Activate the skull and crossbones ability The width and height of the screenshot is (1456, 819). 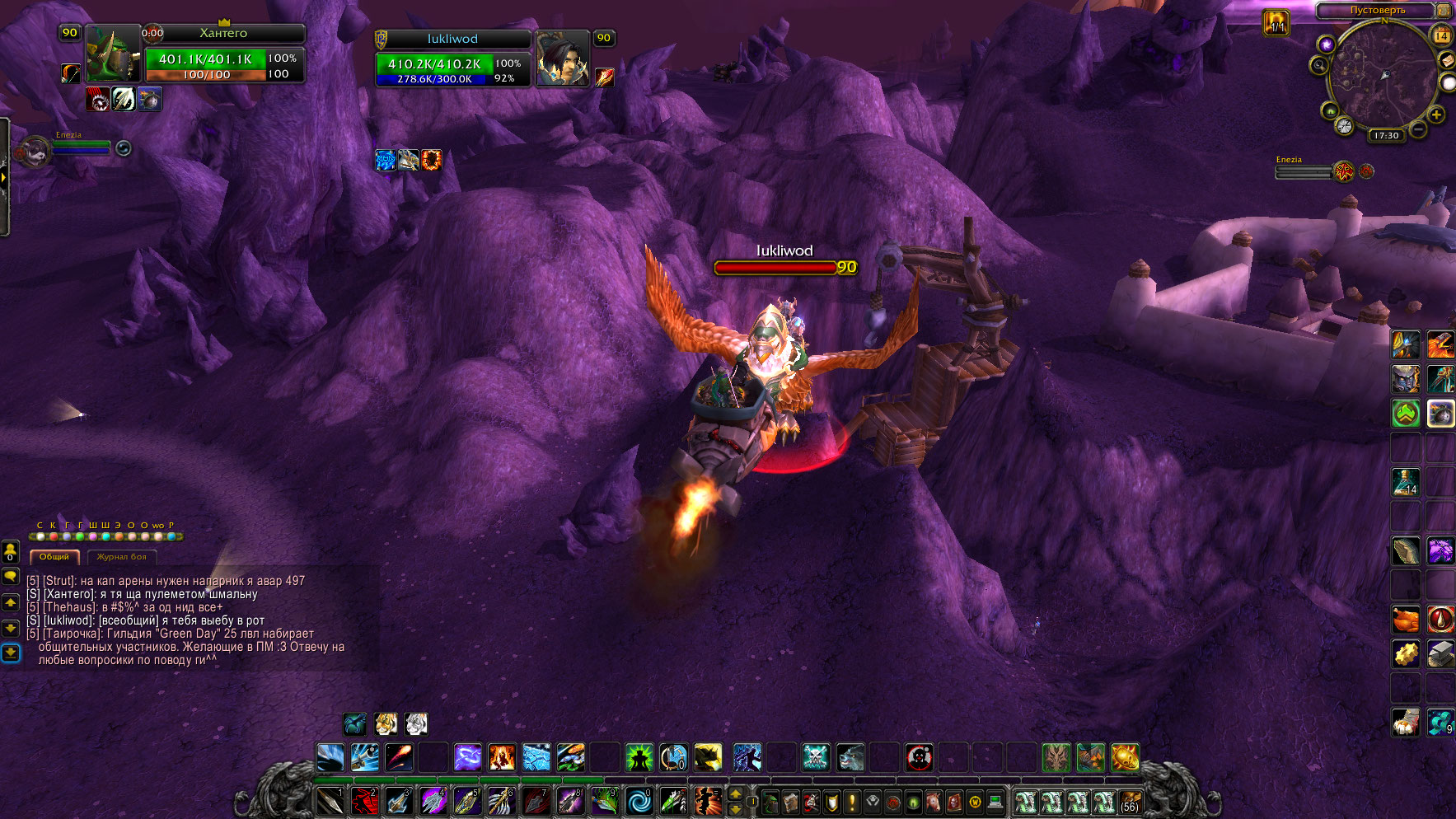(816, 757)
